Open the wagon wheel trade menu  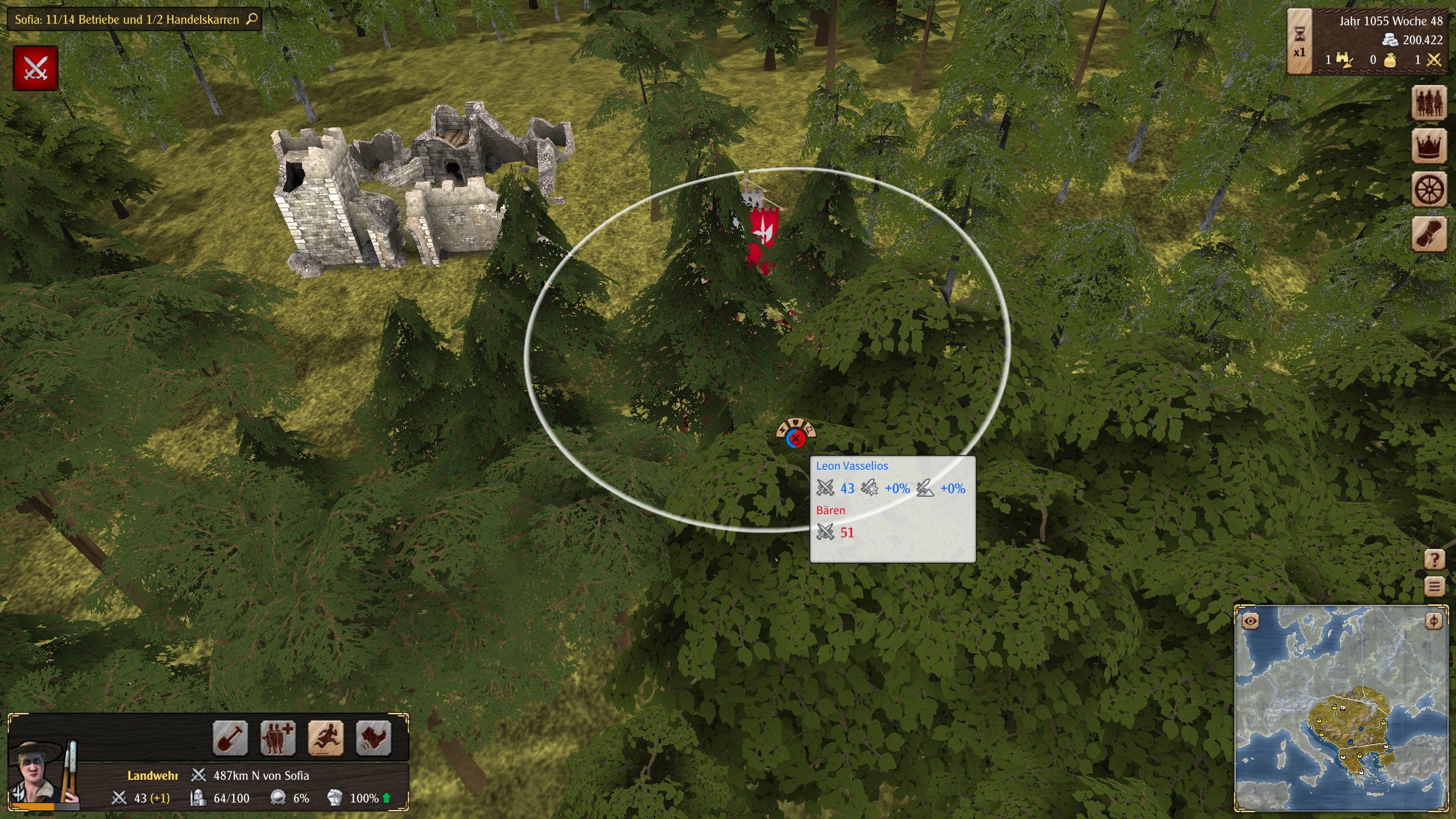pyautogui.click(x=1429, y=189)
